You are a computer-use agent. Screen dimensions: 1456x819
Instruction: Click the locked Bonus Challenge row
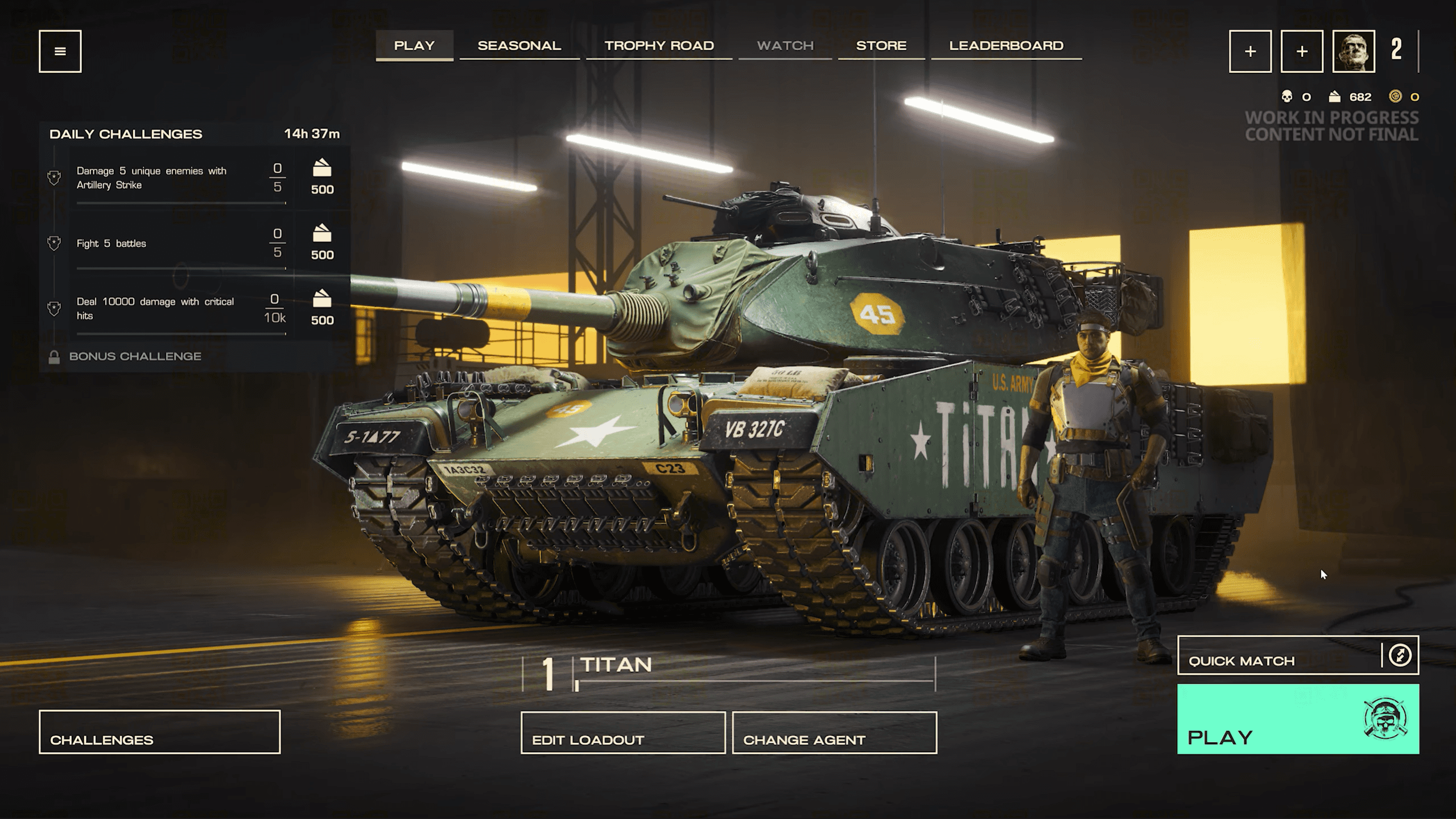pos(135,356)
